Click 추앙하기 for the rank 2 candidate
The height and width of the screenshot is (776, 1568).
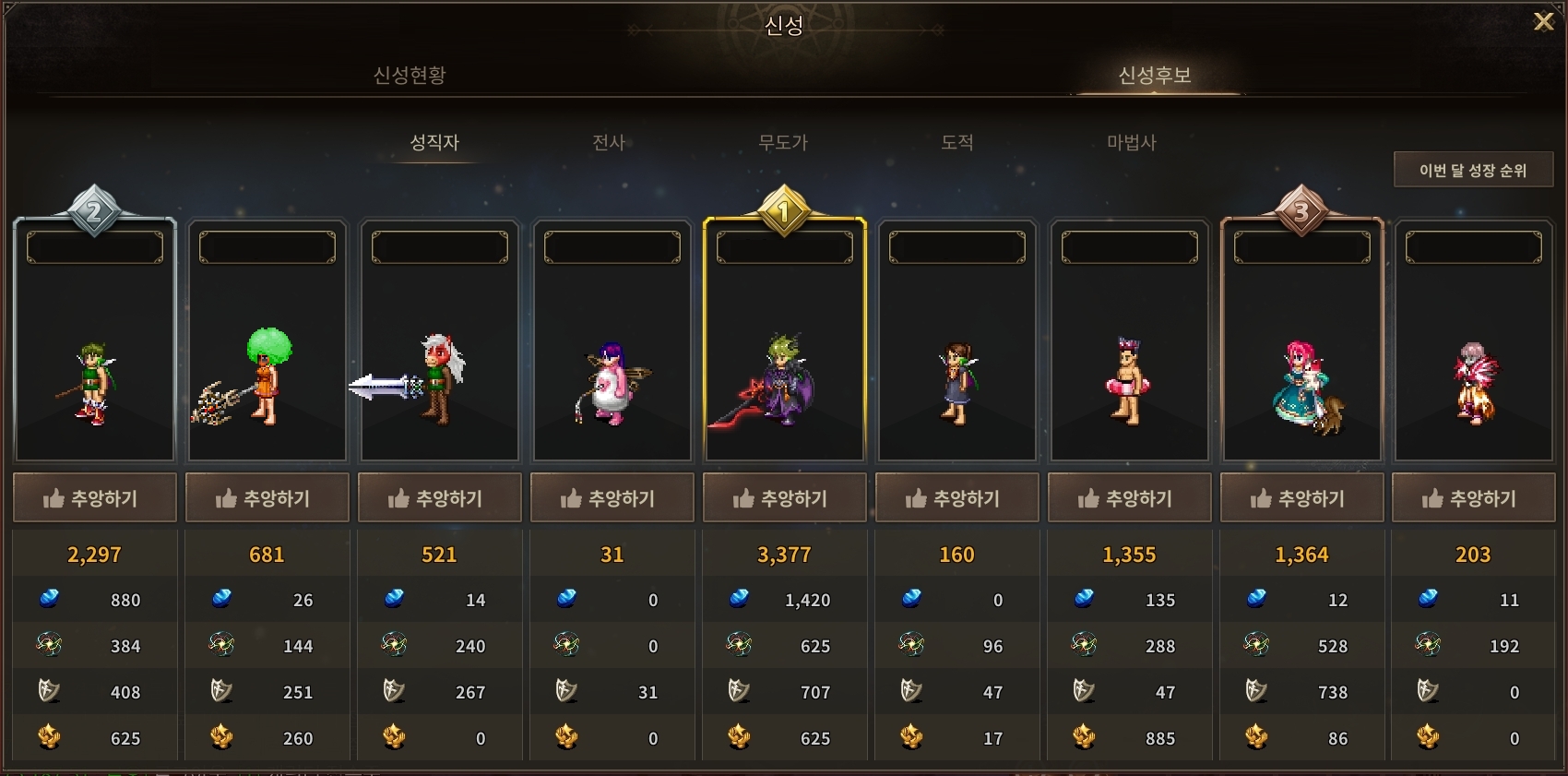(x=94, y=498)
